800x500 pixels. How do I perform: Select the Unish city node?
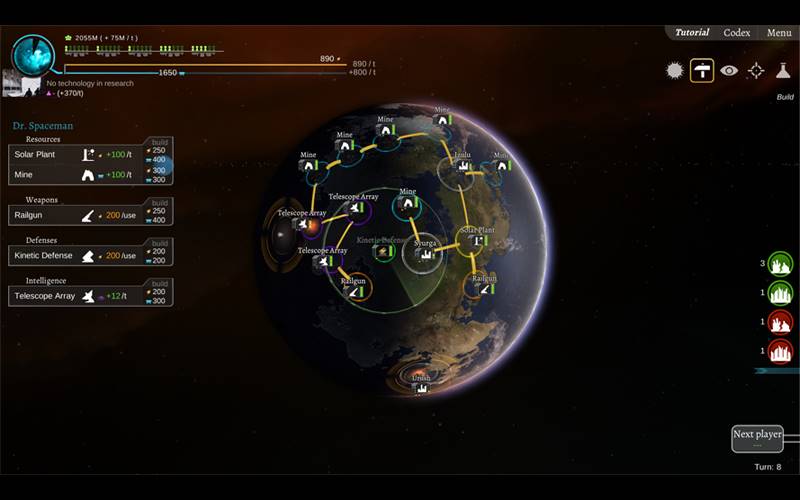(x=421, y=387)
